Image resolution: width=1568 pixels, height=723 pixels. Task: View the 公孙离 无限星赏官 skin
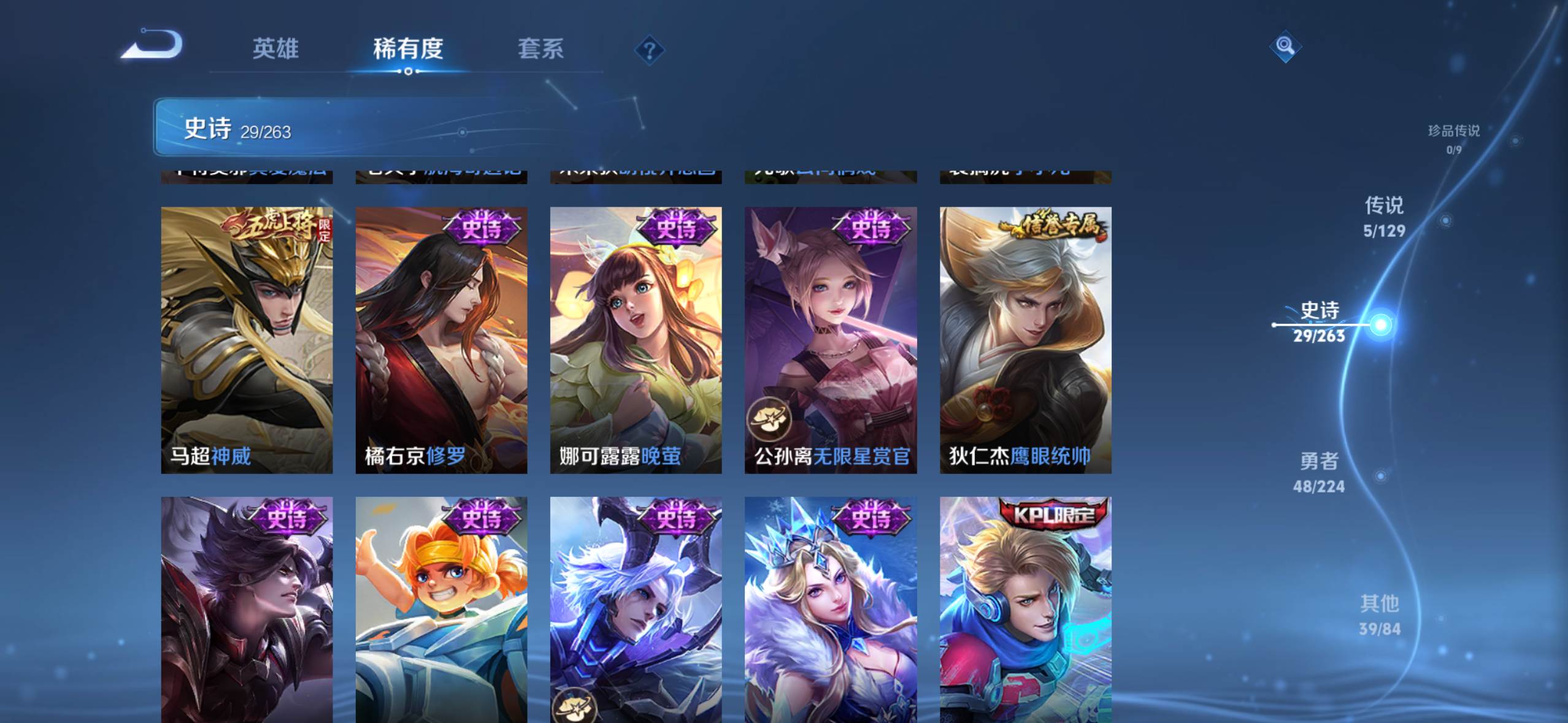(x=831, y=340)
